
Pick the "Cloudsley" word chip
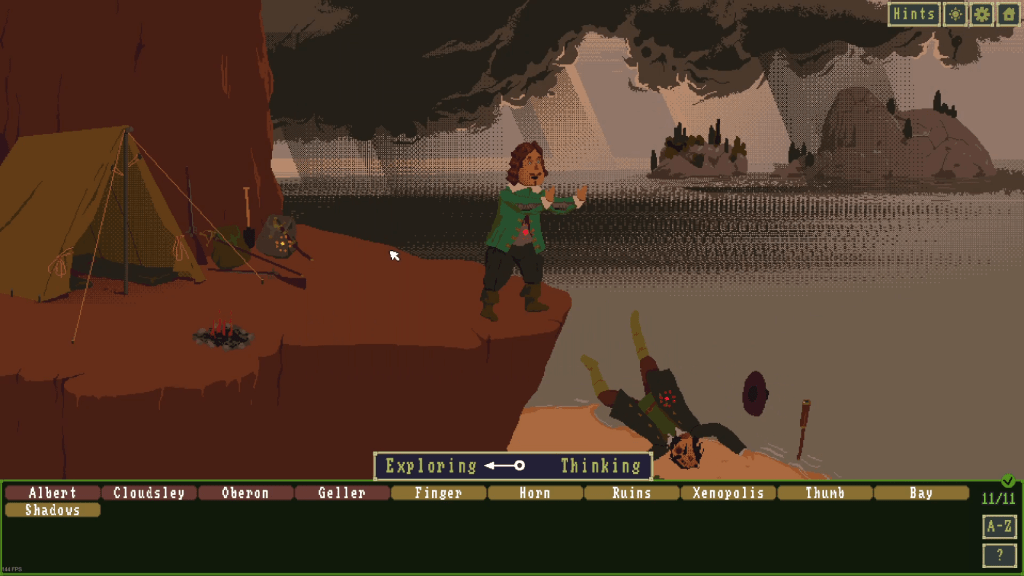[149, 493]
